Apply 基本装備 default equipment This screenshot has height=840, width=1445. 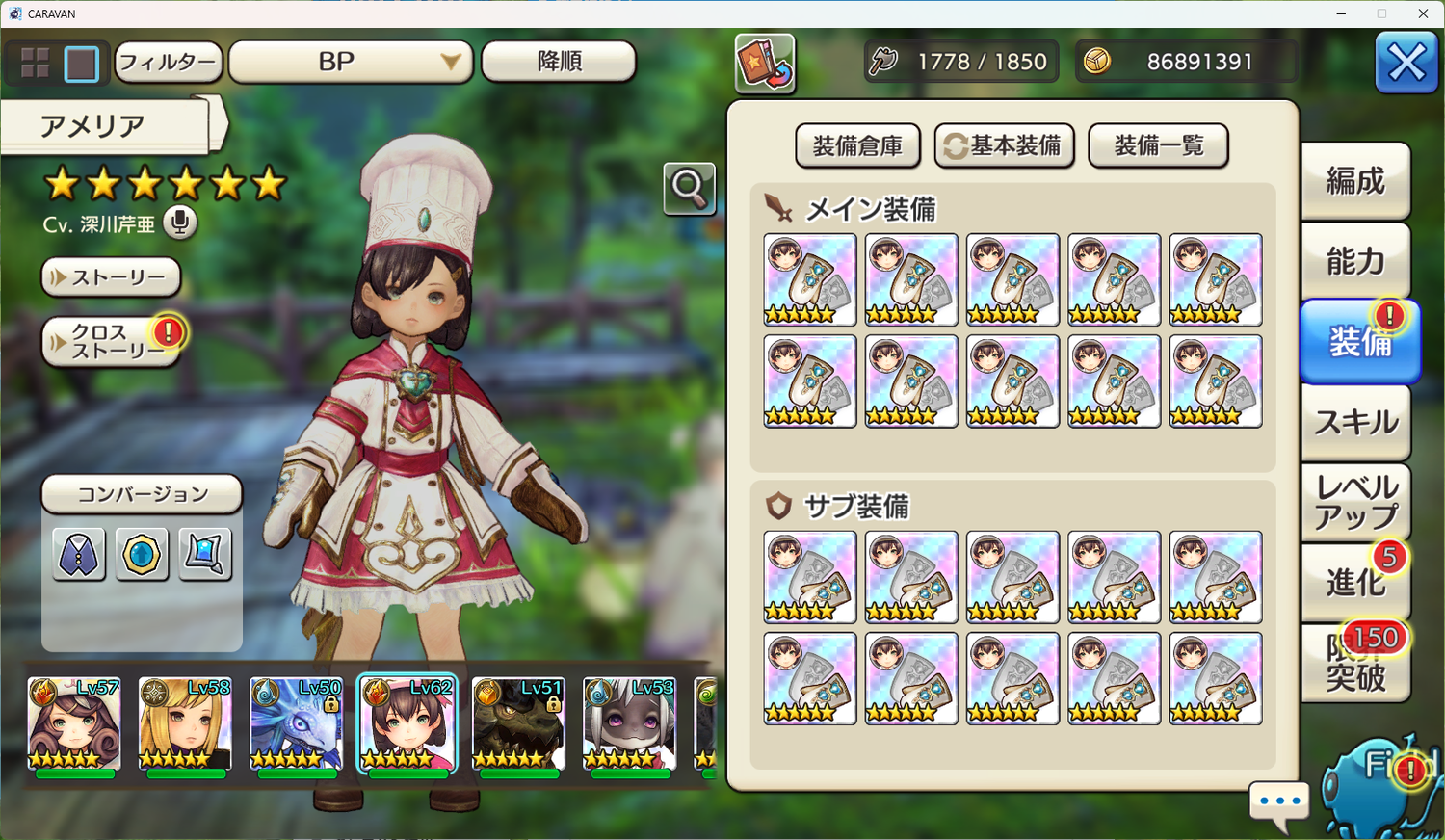(x=1004, y=146)
